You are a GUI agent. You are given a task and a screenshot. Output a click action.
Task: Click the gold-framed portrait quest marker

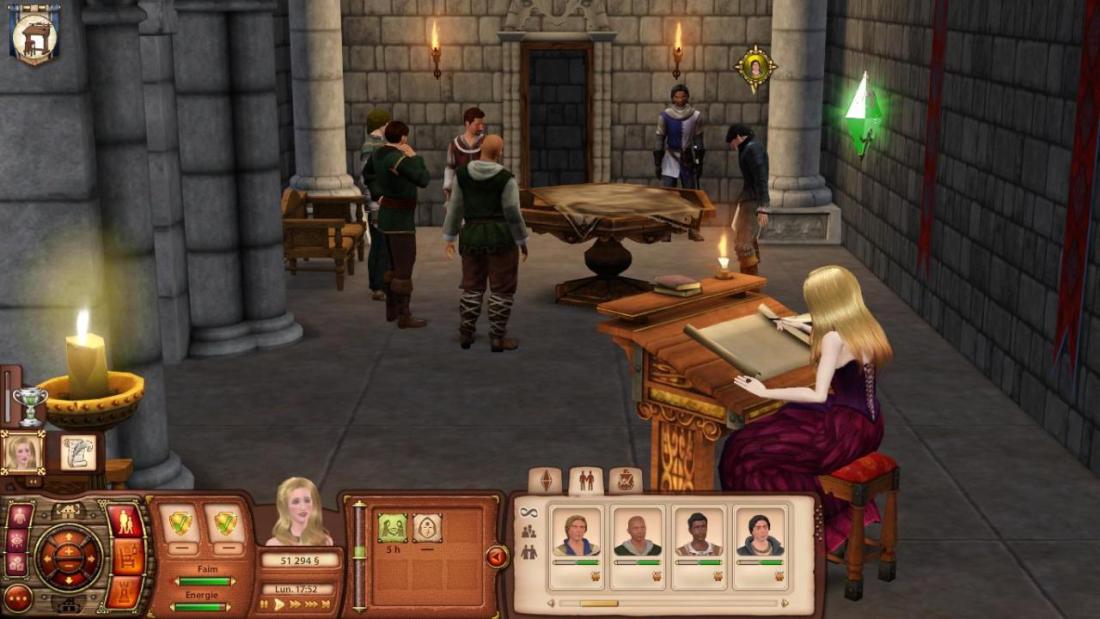pyautogui.click(x=756, y=68)
